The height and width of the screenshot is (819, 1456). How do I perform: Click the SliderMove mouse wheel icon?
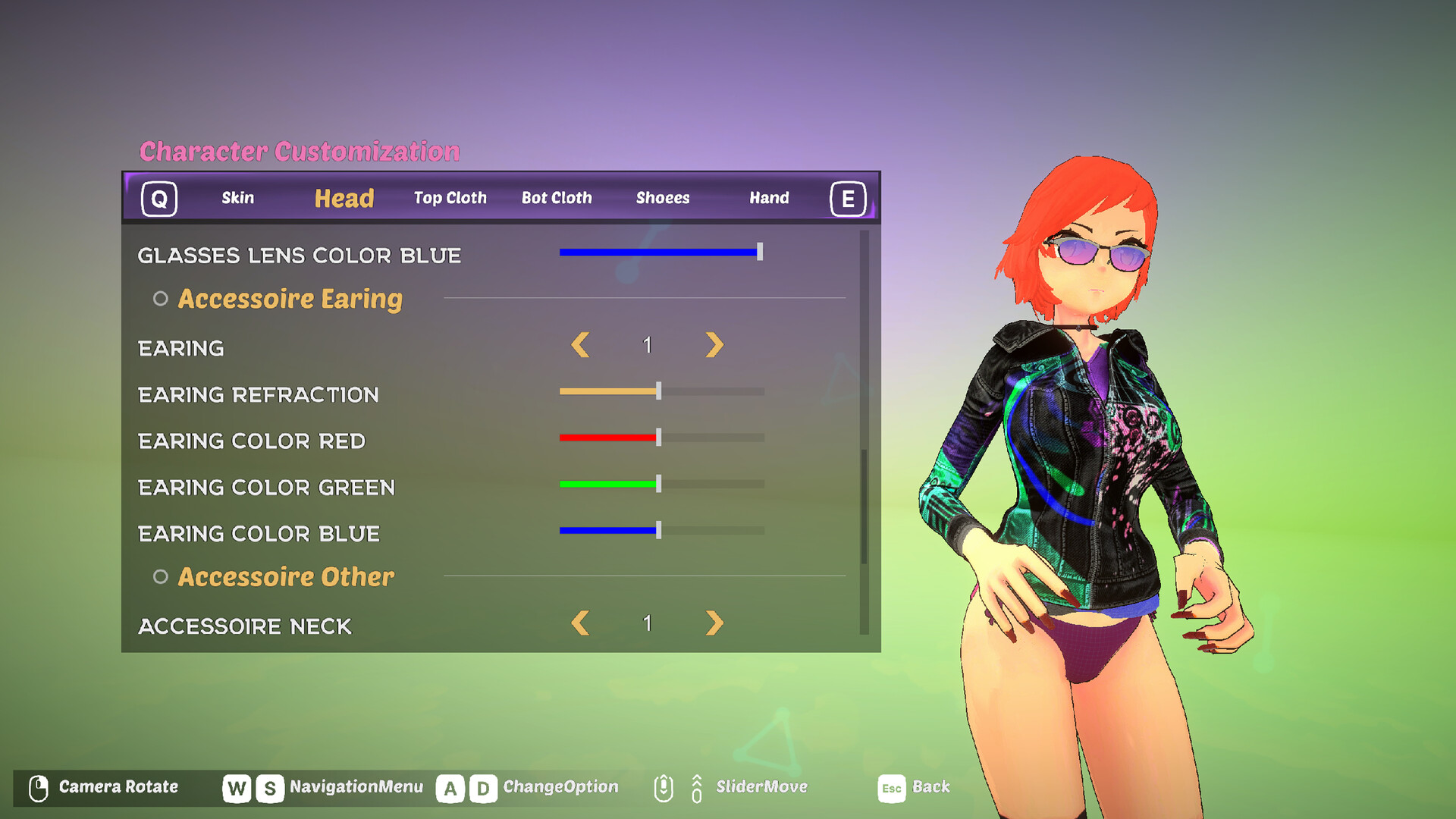pyautogui.click(x=664, y=786)
